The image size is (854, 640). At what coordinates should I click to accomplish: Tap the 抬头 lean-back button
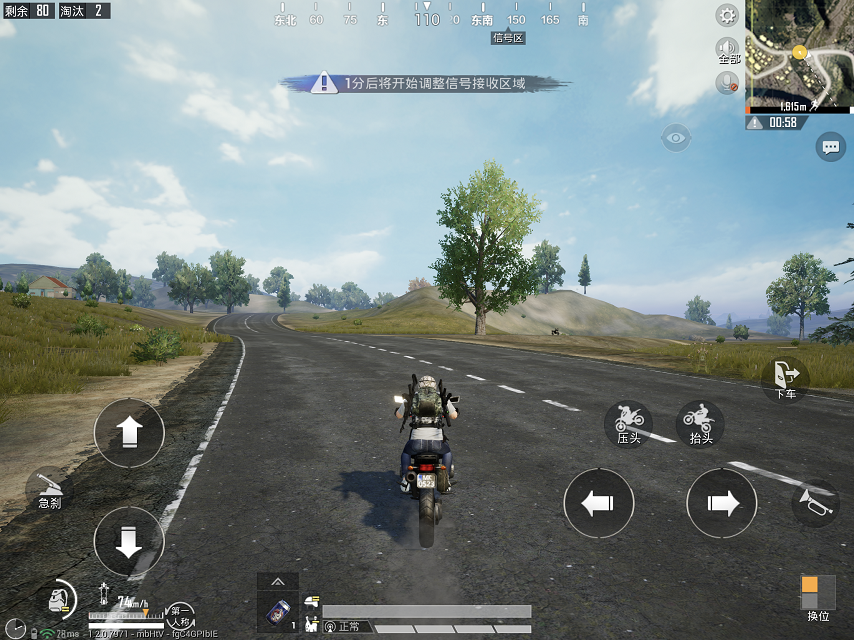click(701, 423)
